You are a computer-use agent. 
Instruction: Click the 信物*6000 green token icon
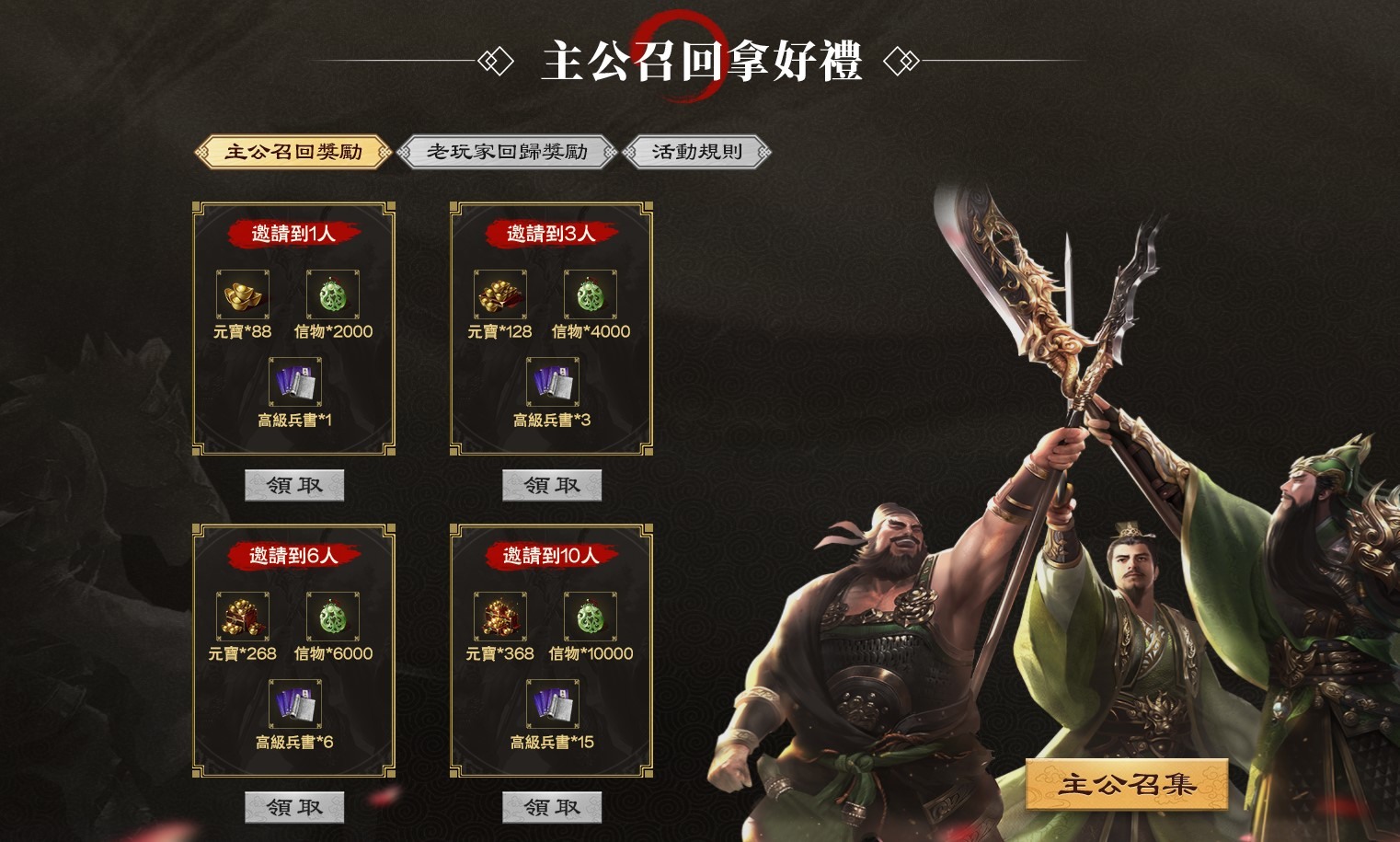332,617
